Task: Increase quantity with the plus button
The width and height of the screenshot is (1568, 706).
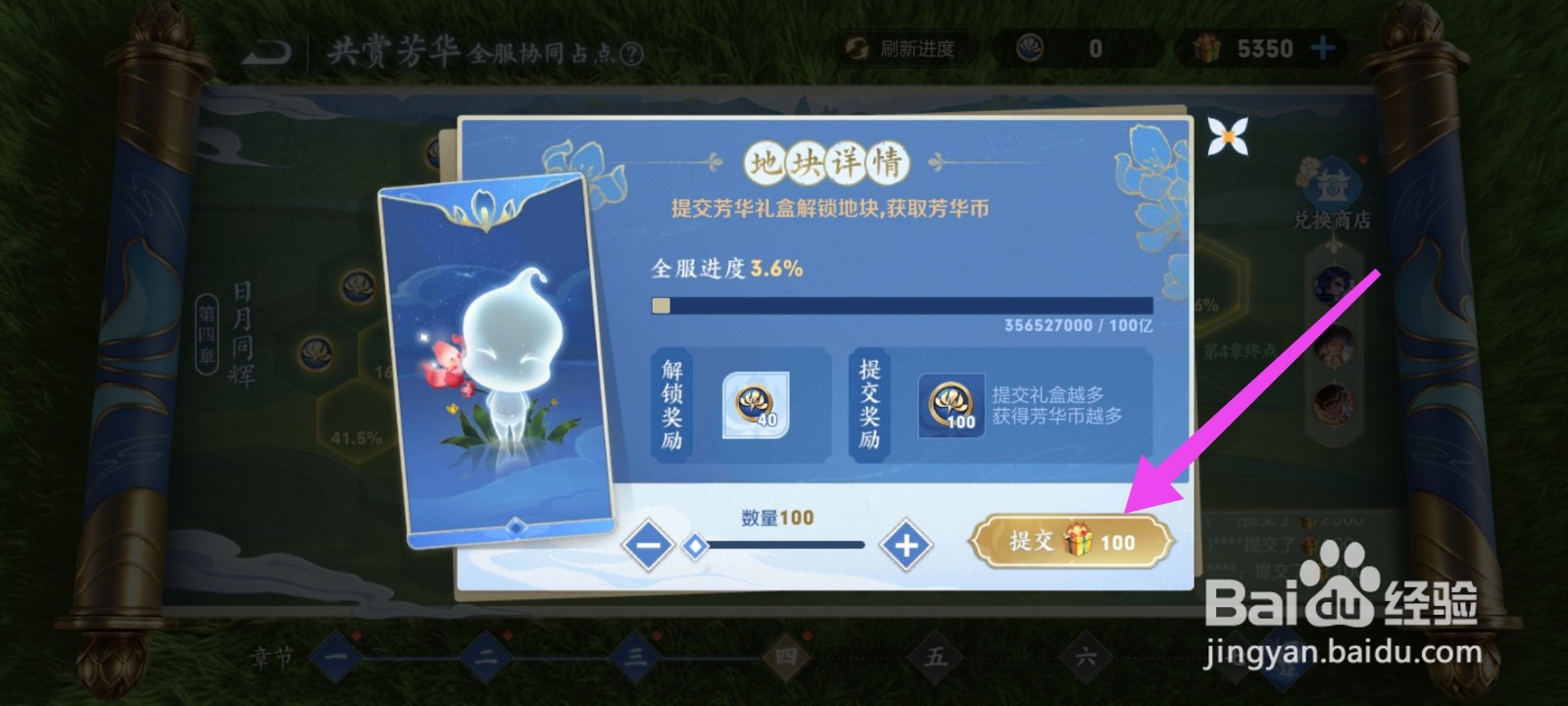Action: coord(906,545)
